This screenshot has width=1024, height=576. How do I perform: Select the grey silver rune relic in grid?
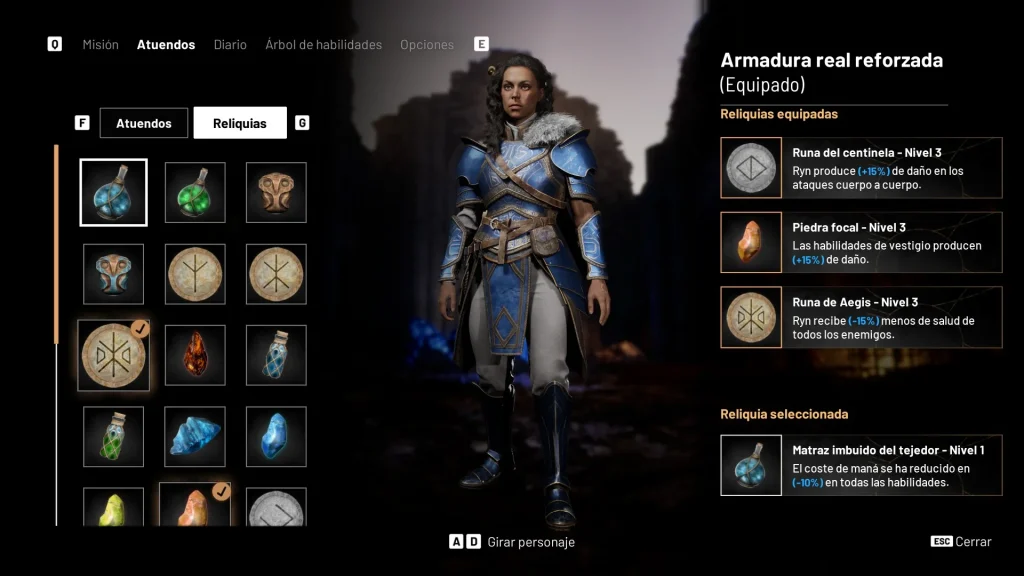(x=276, y=508)
